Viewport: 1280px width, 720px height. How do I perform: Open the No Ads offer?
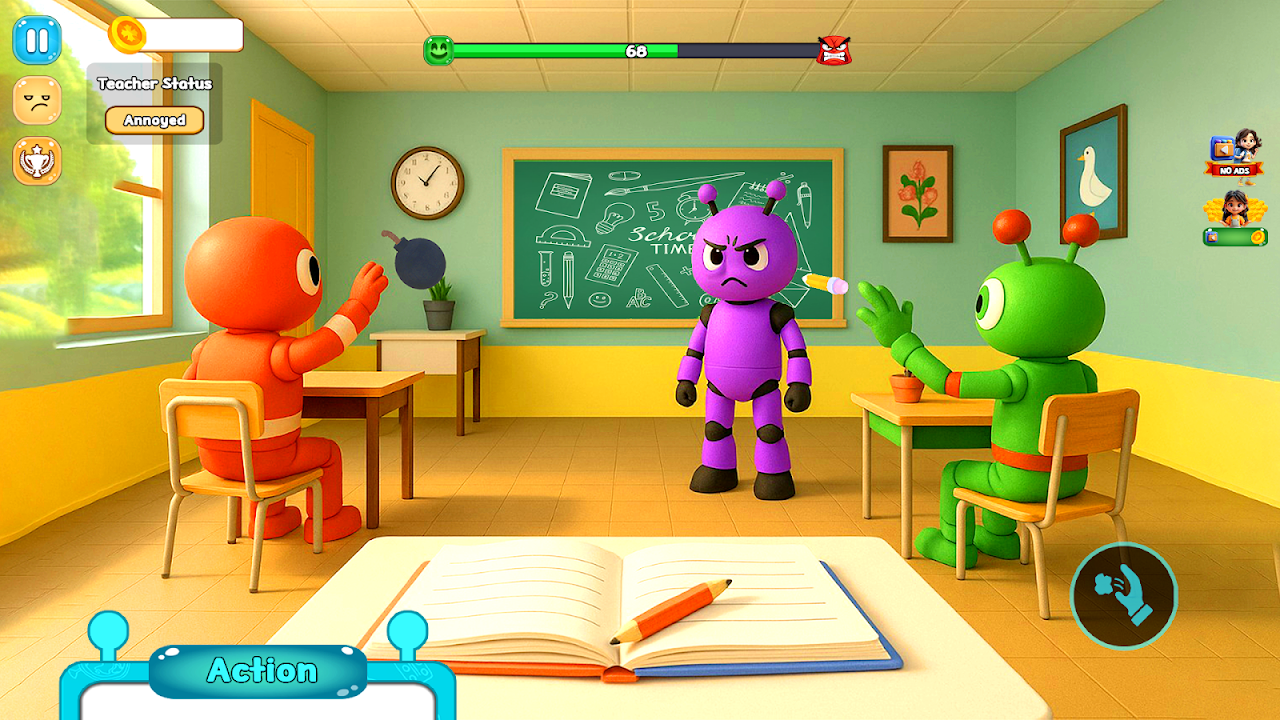(x=1233, y=153)
